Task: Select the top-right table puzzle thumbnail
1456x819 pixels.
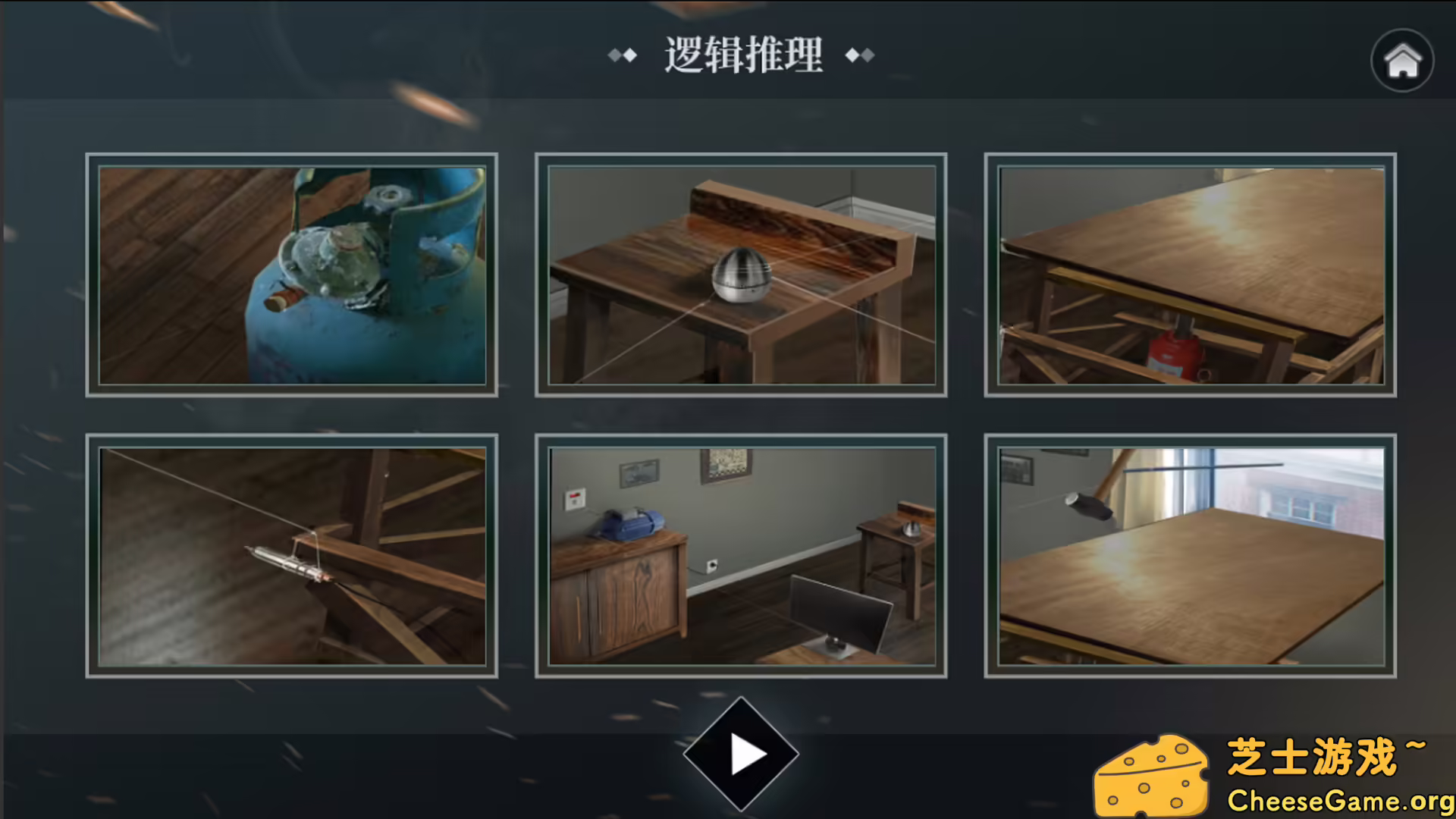Action: click(x=1189, y=275)
